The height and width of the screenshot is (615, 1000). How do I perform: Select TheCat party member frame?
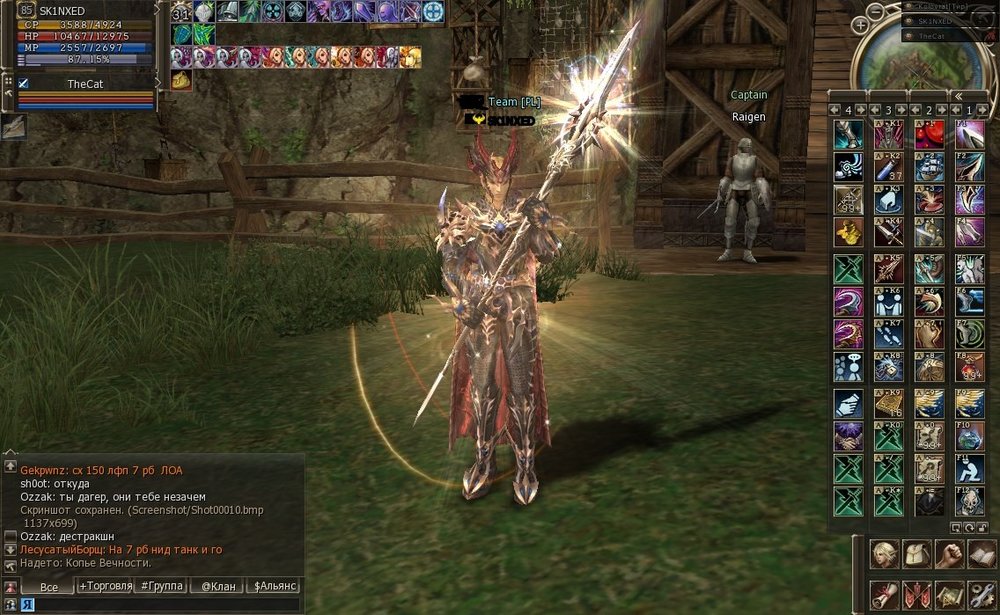click(85, 85)
